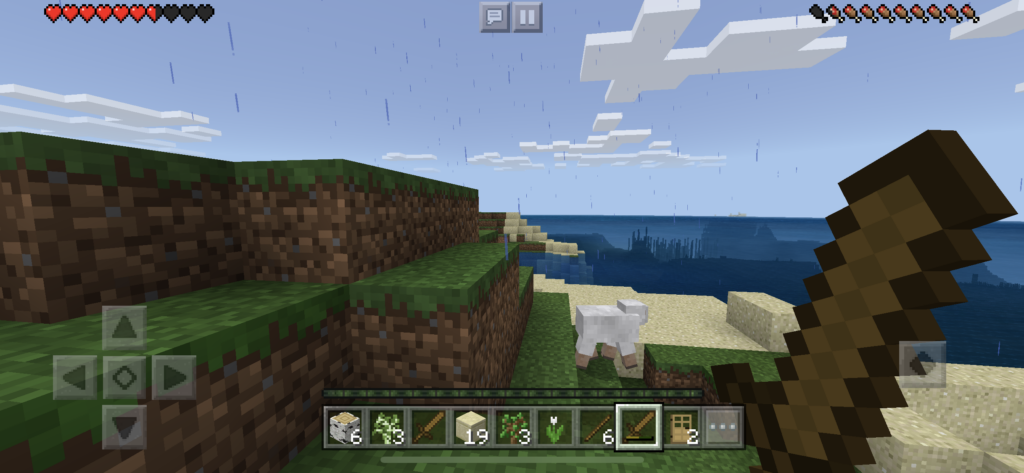Viewport: 1024px width, 473px height.
Task: Equip the stack of six sticks
Action: pyautogui.click(x=595, y=428)
